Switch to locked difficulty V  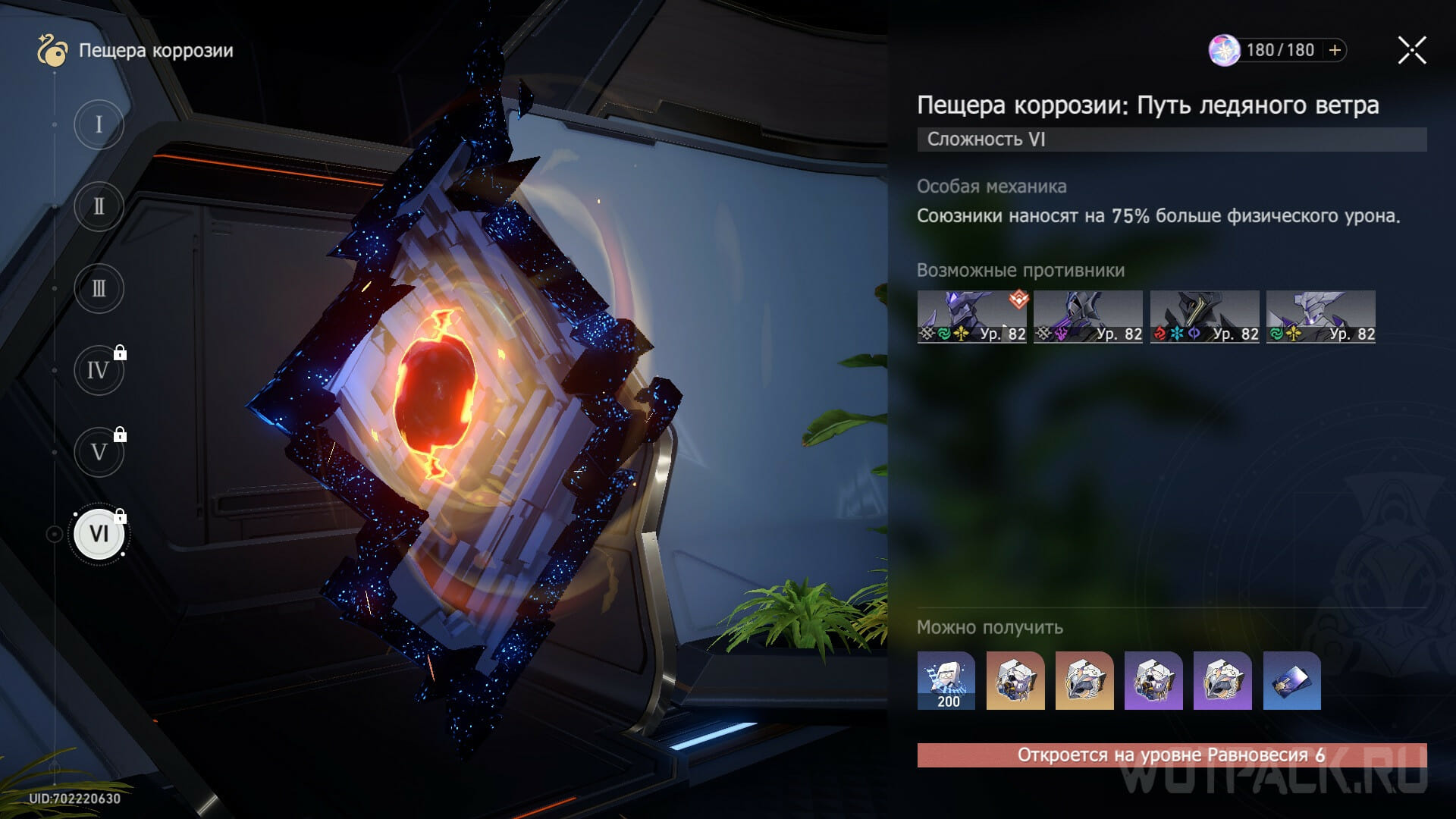tap(99, 453)
